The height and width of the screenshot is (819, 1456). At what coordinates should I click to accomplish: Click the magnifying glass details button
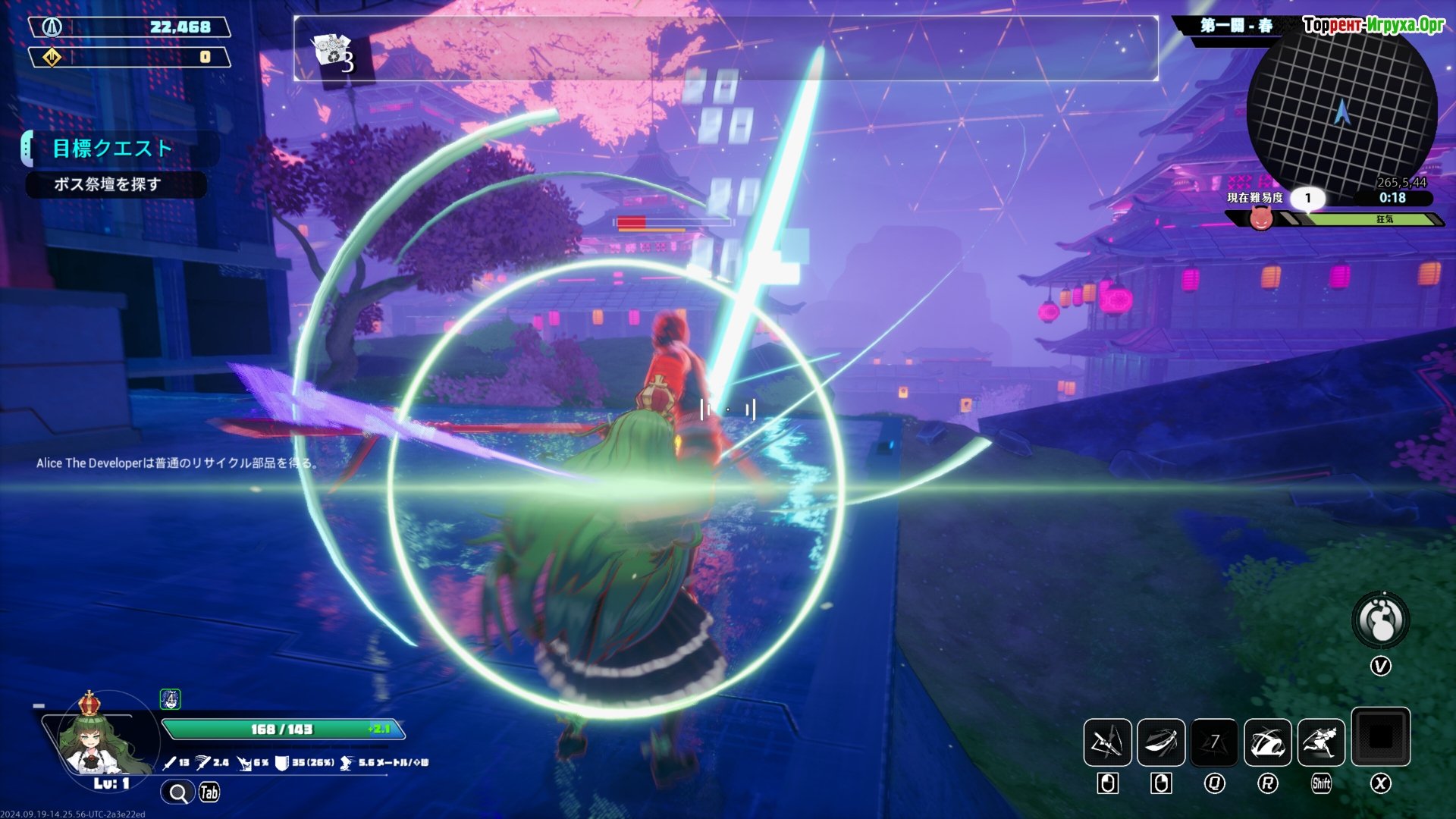pyautogui.click(x=178, y=793)
